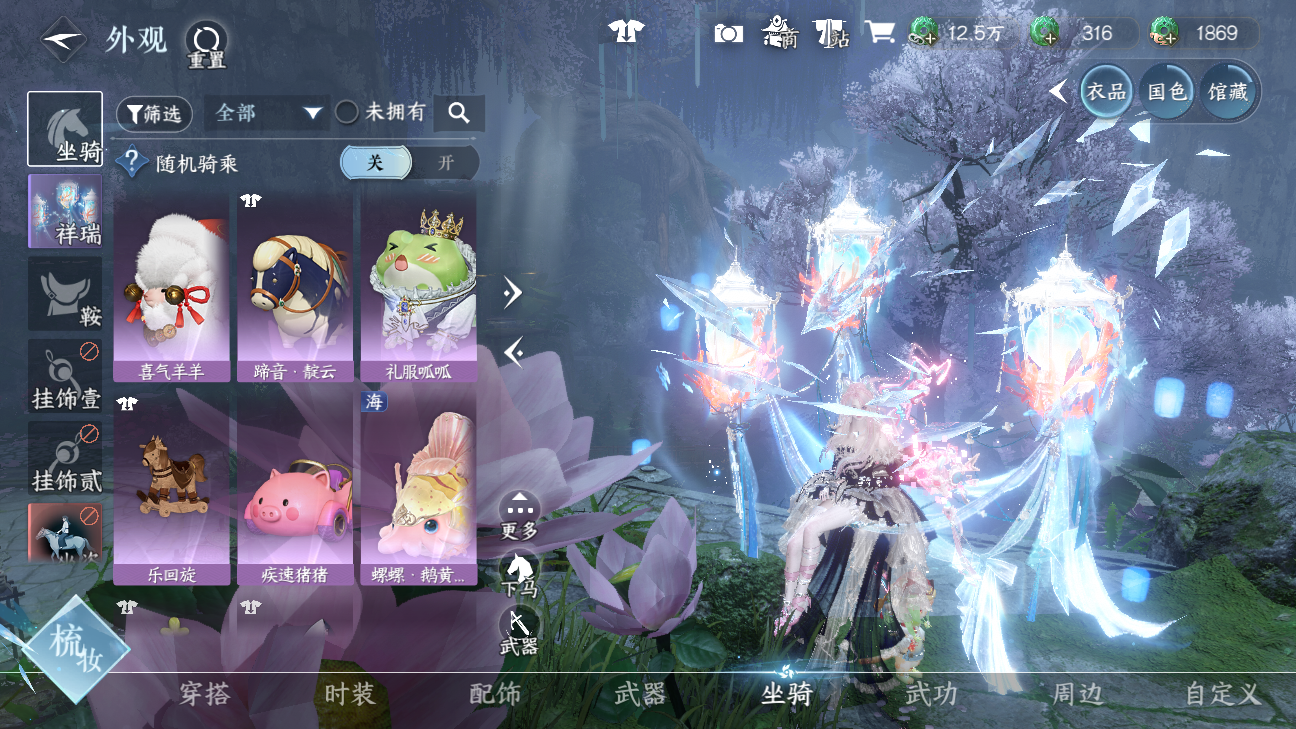
Task: Pick the 礼服呱呱 frog mount
Action: point(418,288)
